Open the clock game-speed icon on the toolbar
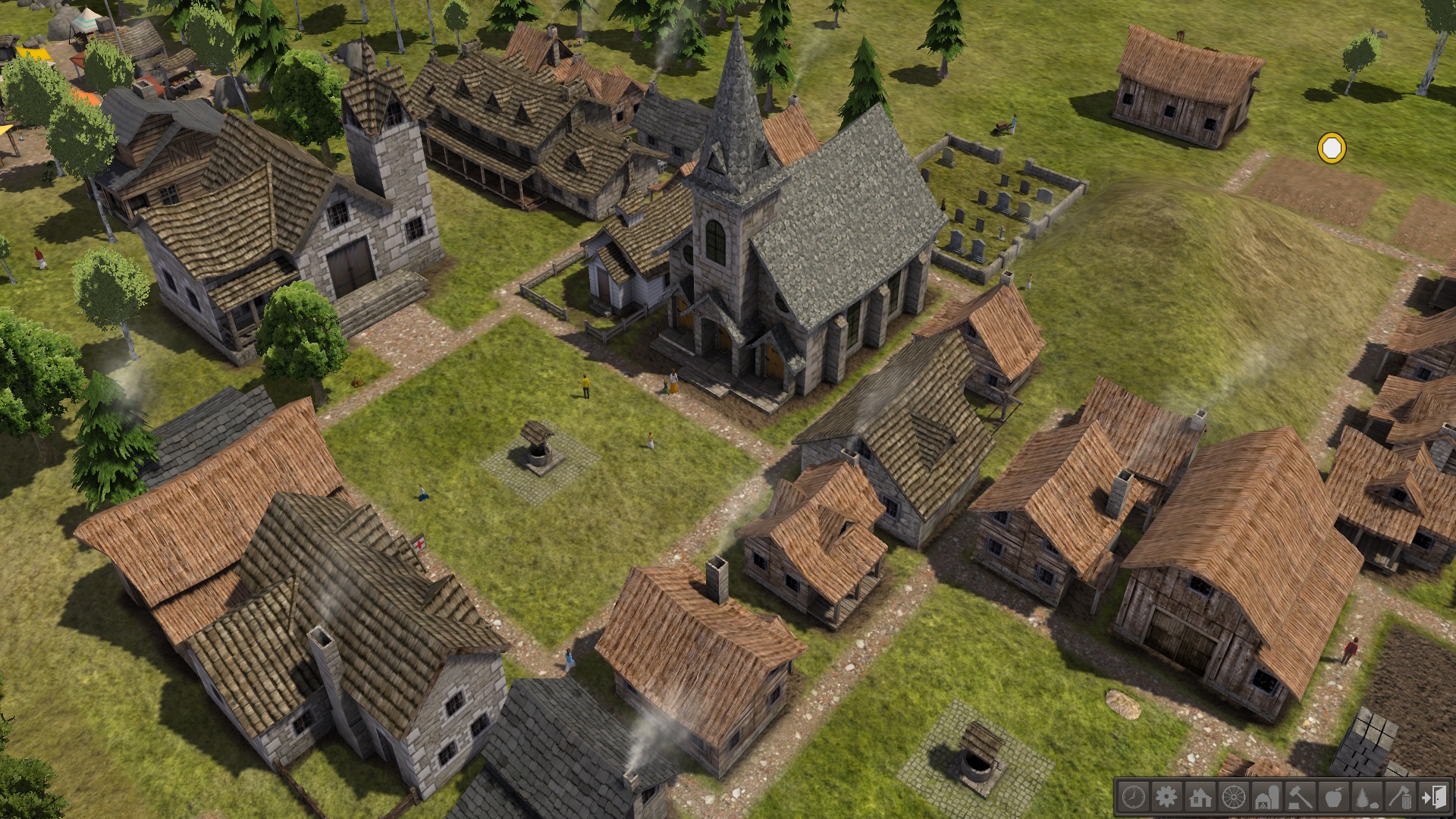The image size is (1456, 819). (x=1134, y=799)
